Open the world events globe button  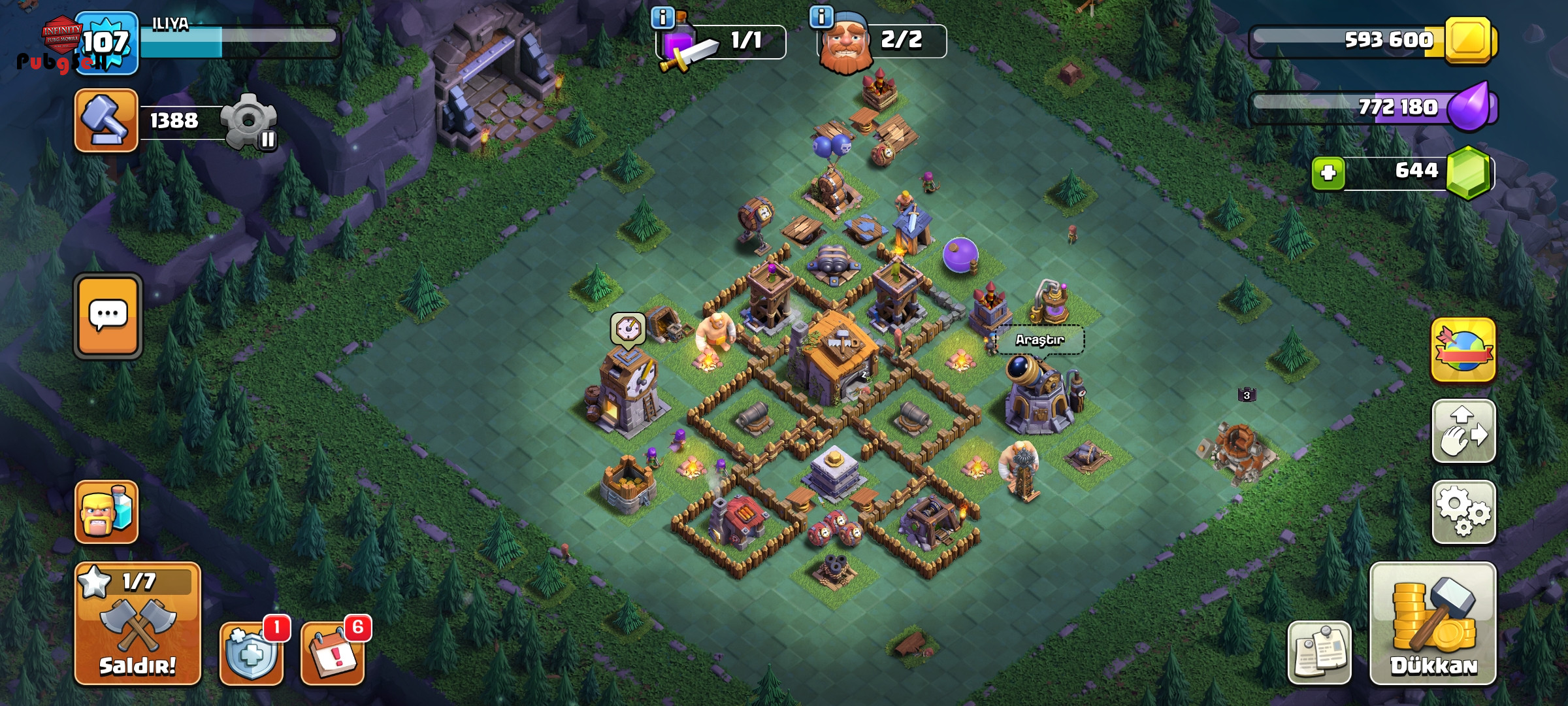click(x=1463, y=350)
